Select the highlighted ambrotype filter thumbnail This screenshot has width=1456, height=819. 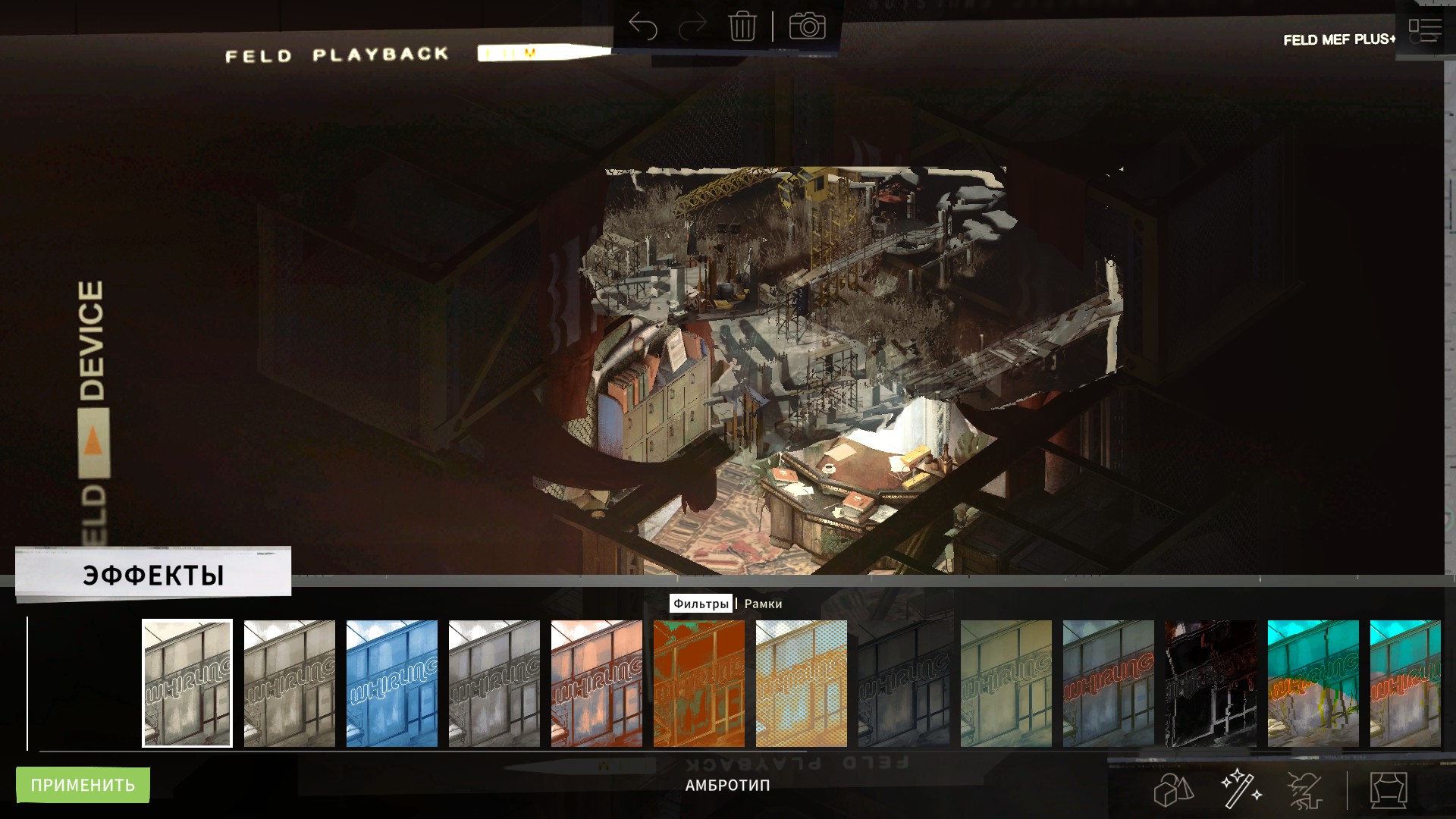(x=187, y=683)
